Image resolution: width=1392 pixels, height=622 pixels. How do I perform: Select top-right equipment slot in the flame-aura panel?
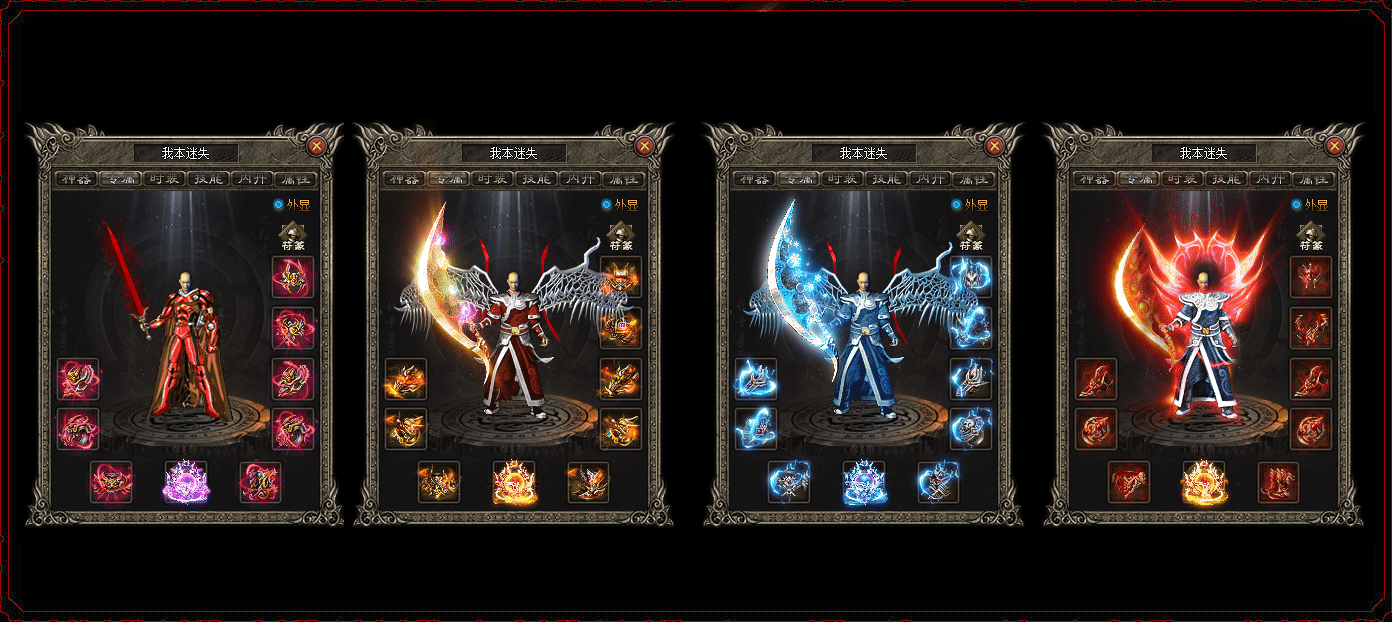click(x=1310, y=277)
